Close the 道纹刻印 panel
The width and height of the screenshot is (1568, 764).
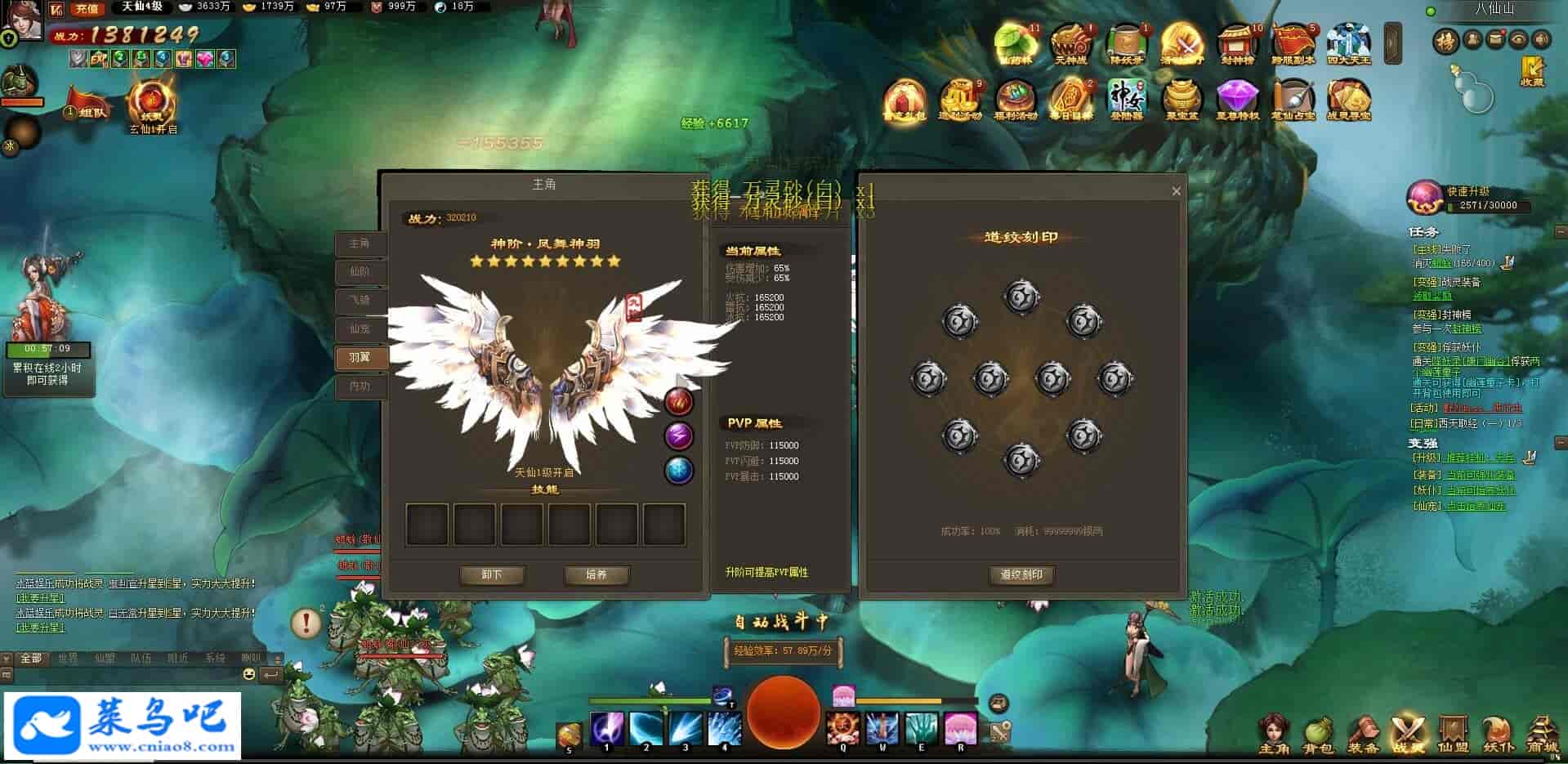click(1176, 191)
